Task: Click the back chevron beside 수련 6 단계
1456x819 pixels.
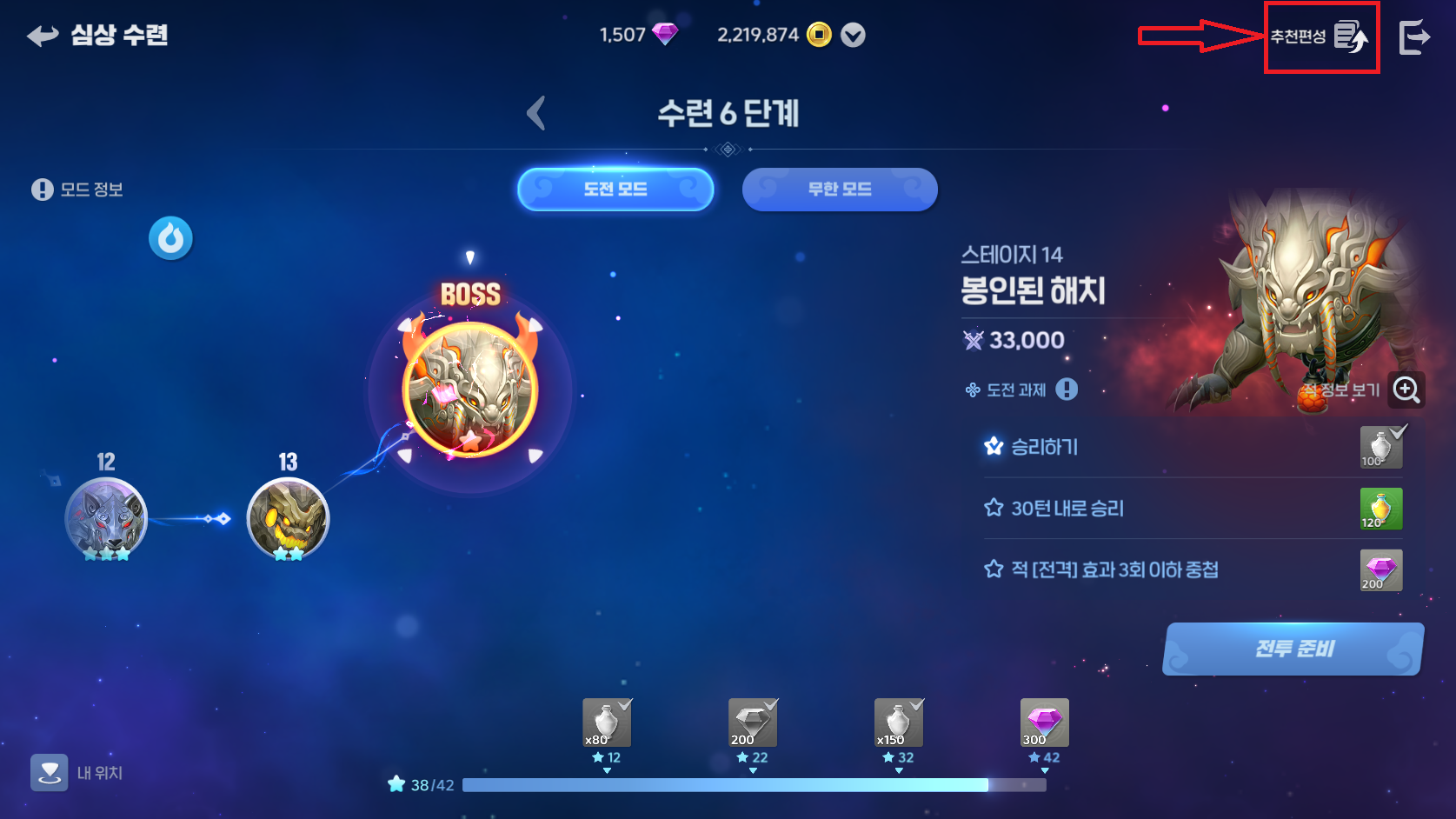Action: [536, 113]
